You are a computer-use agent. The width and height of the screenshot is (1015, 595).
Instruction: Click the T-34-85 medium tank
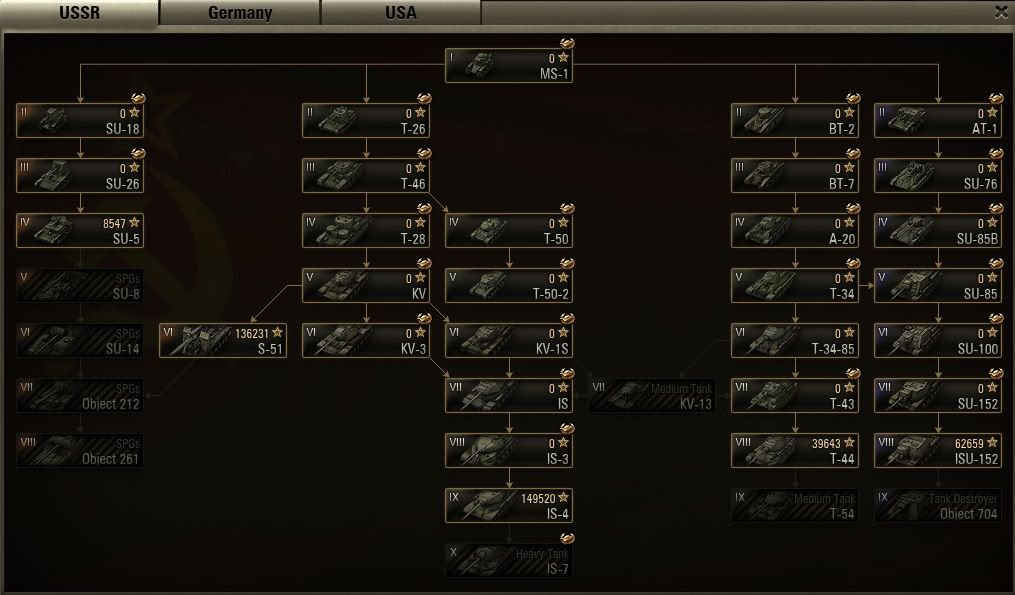pos(795,341)
